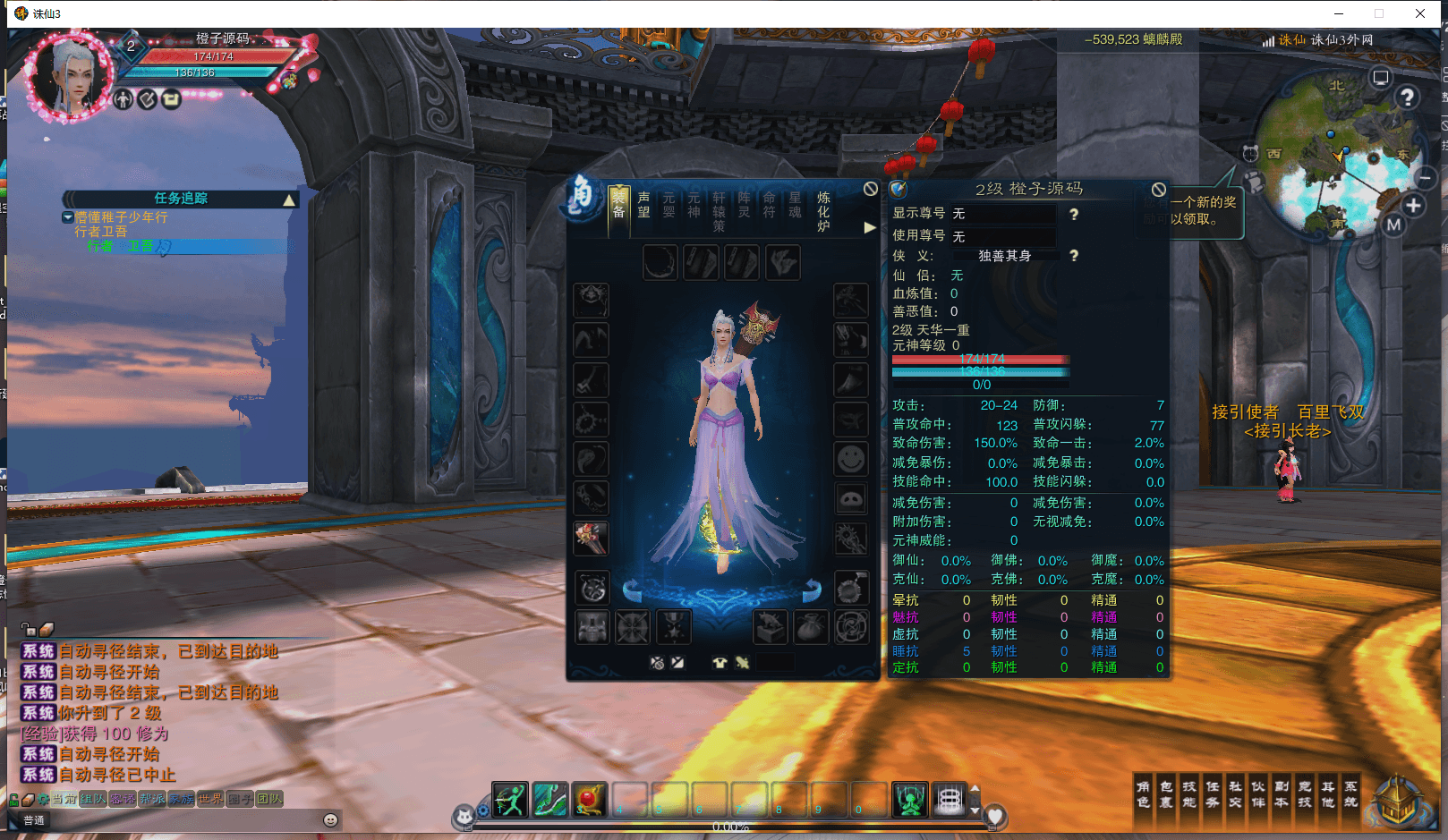
Task: Click the help question mark near minimap
Action: click(x=1407, y=97)
